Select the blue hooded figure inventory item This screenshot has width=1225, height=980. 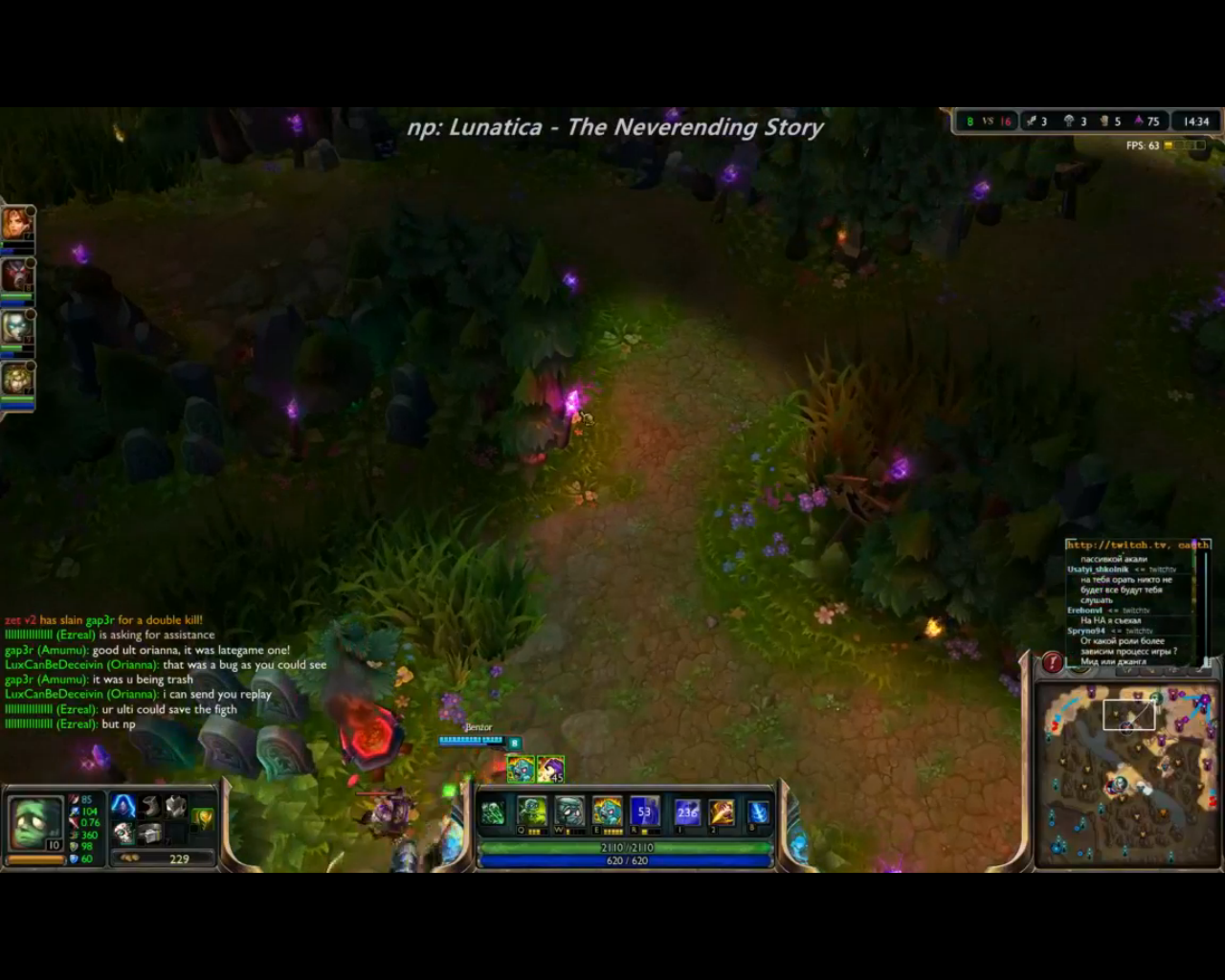click(x=123, y=806)
